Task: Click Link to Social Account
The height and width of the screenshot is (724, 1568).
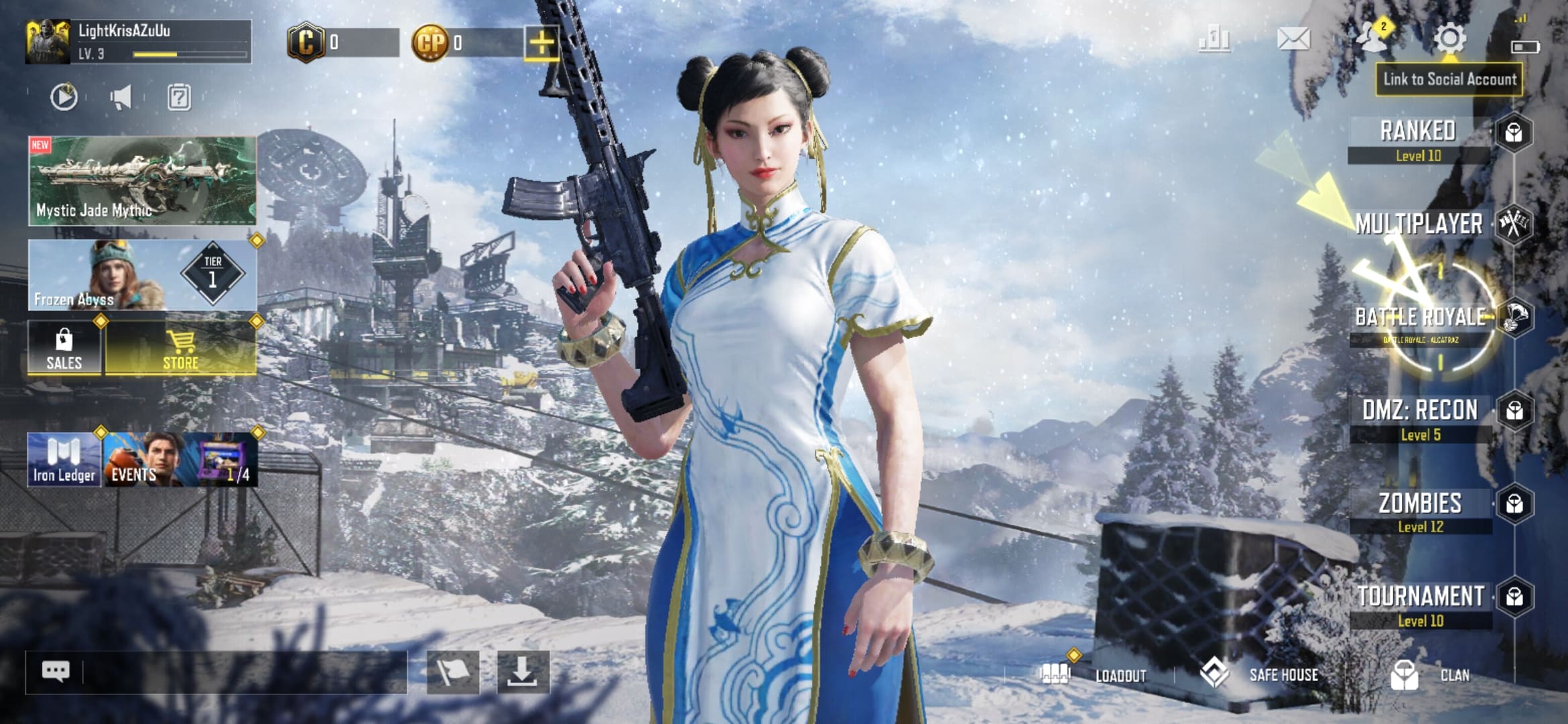Action: (x=1449, y=79)
